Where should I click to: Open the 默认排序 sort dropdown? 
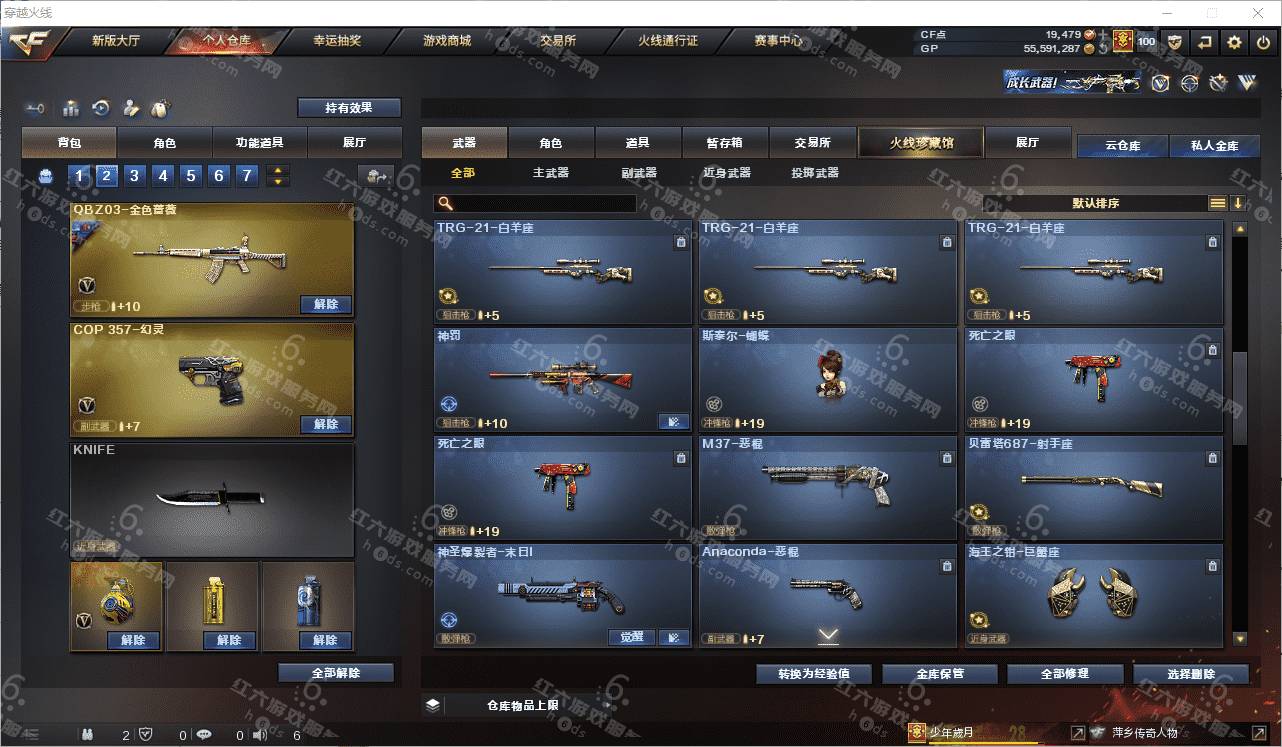pos(1096,203)
